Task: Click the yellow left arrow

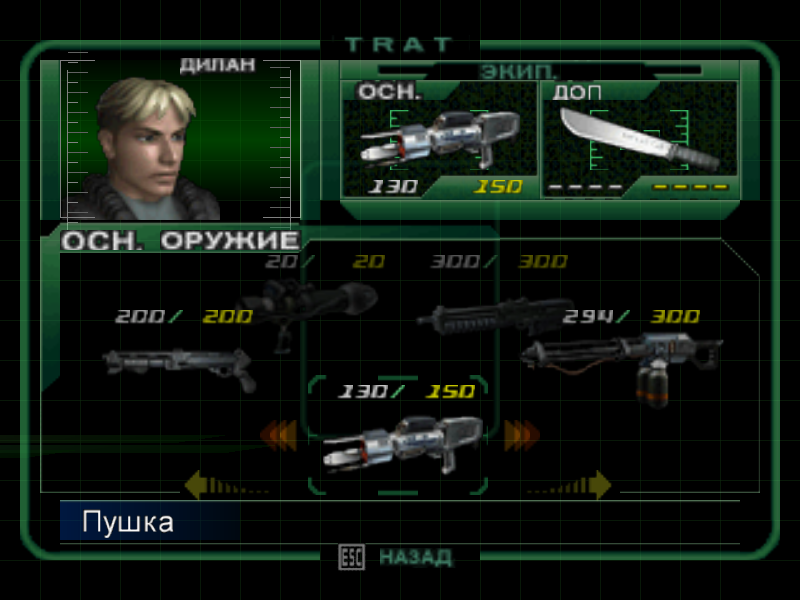Action: pos(198,486)
